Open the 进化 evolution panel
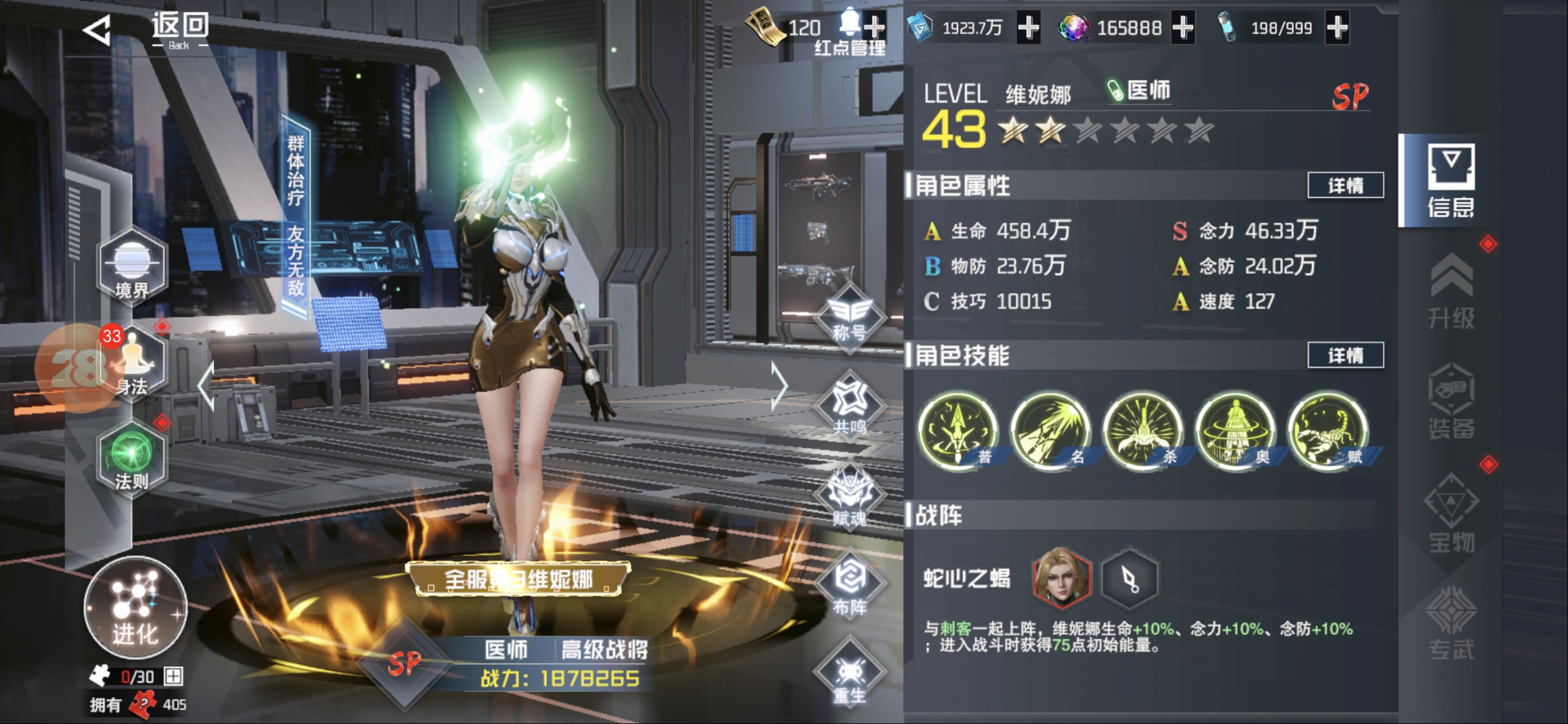 pos(135,608)
